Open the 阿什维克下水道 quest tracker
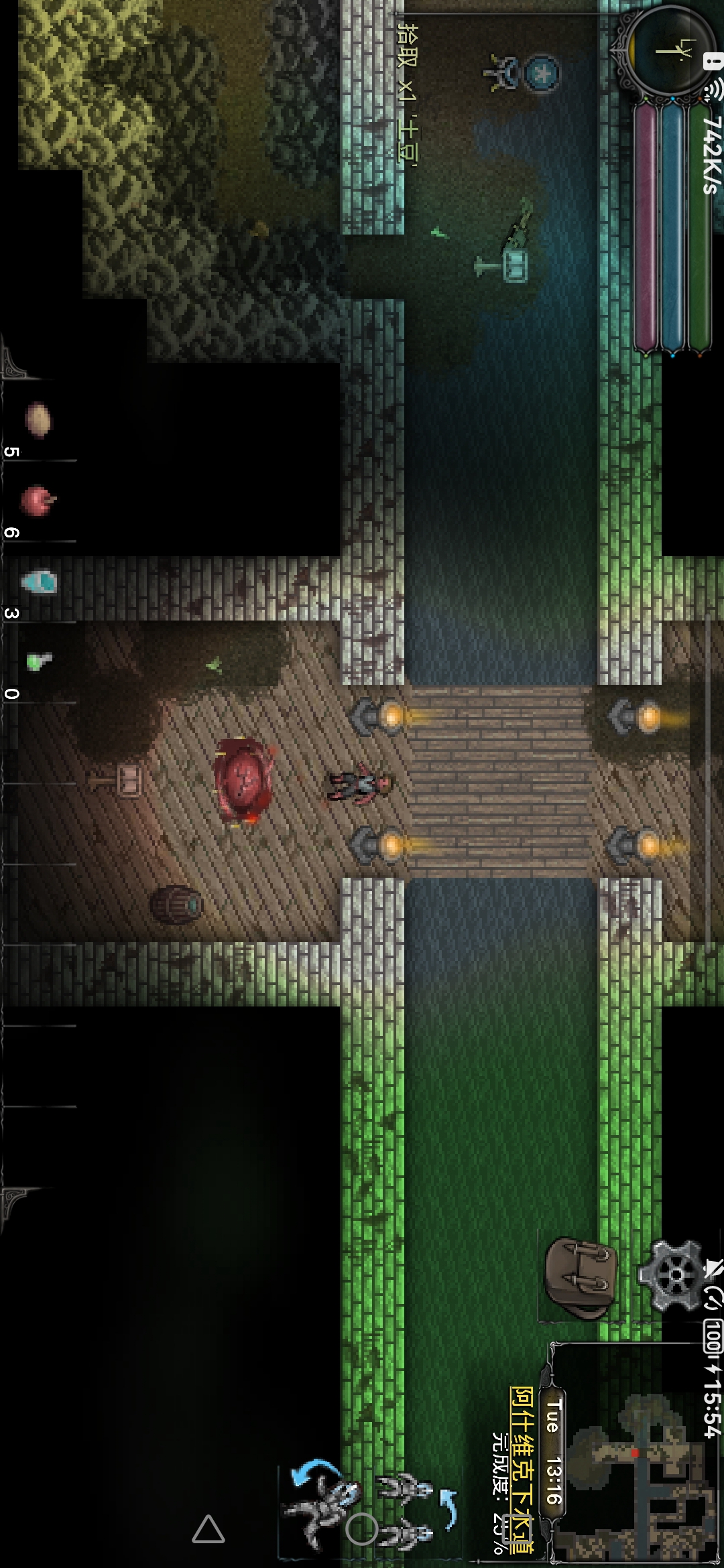The width and height of the screenshot is (724, 1568). (x=522, y=1467)
